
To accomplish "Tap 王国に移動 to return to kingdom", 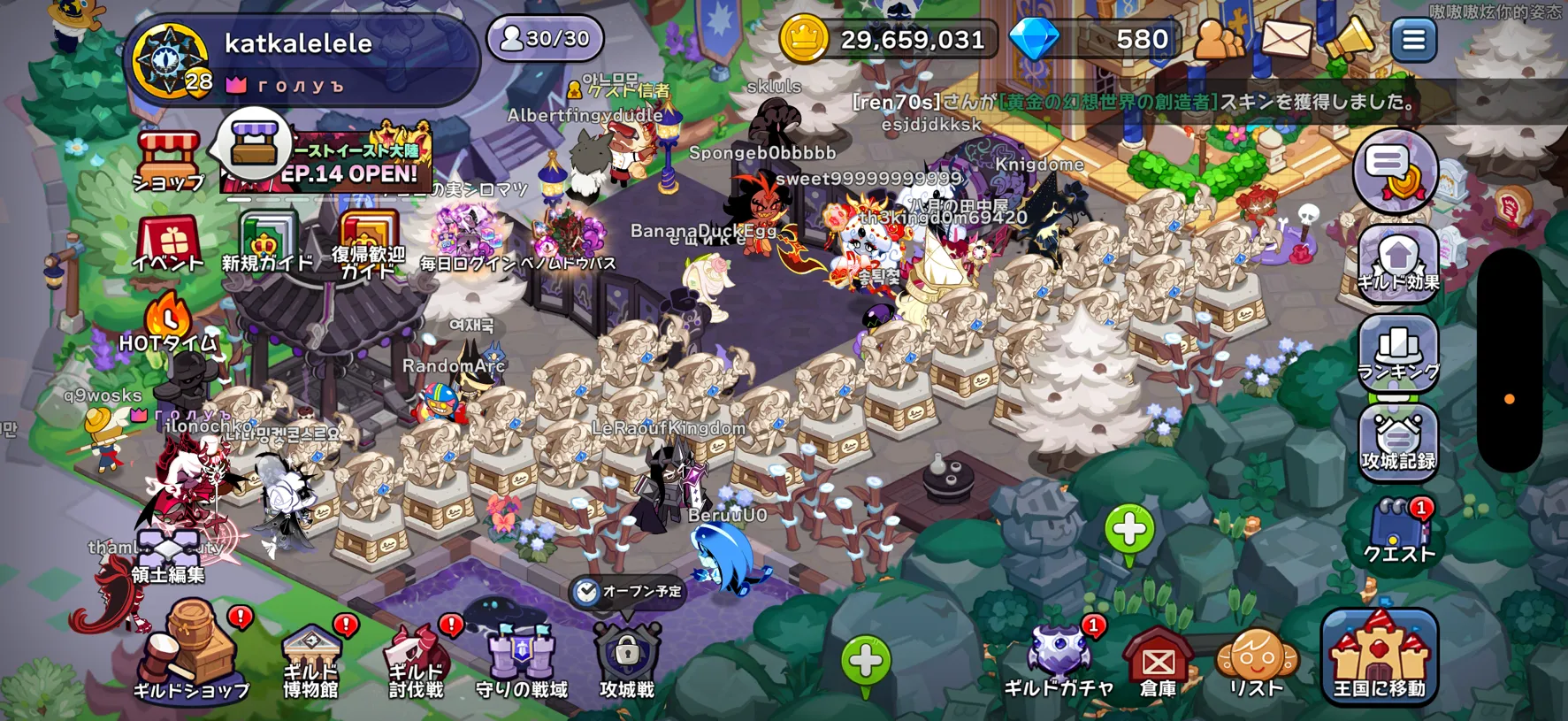I will [1379, 656].
